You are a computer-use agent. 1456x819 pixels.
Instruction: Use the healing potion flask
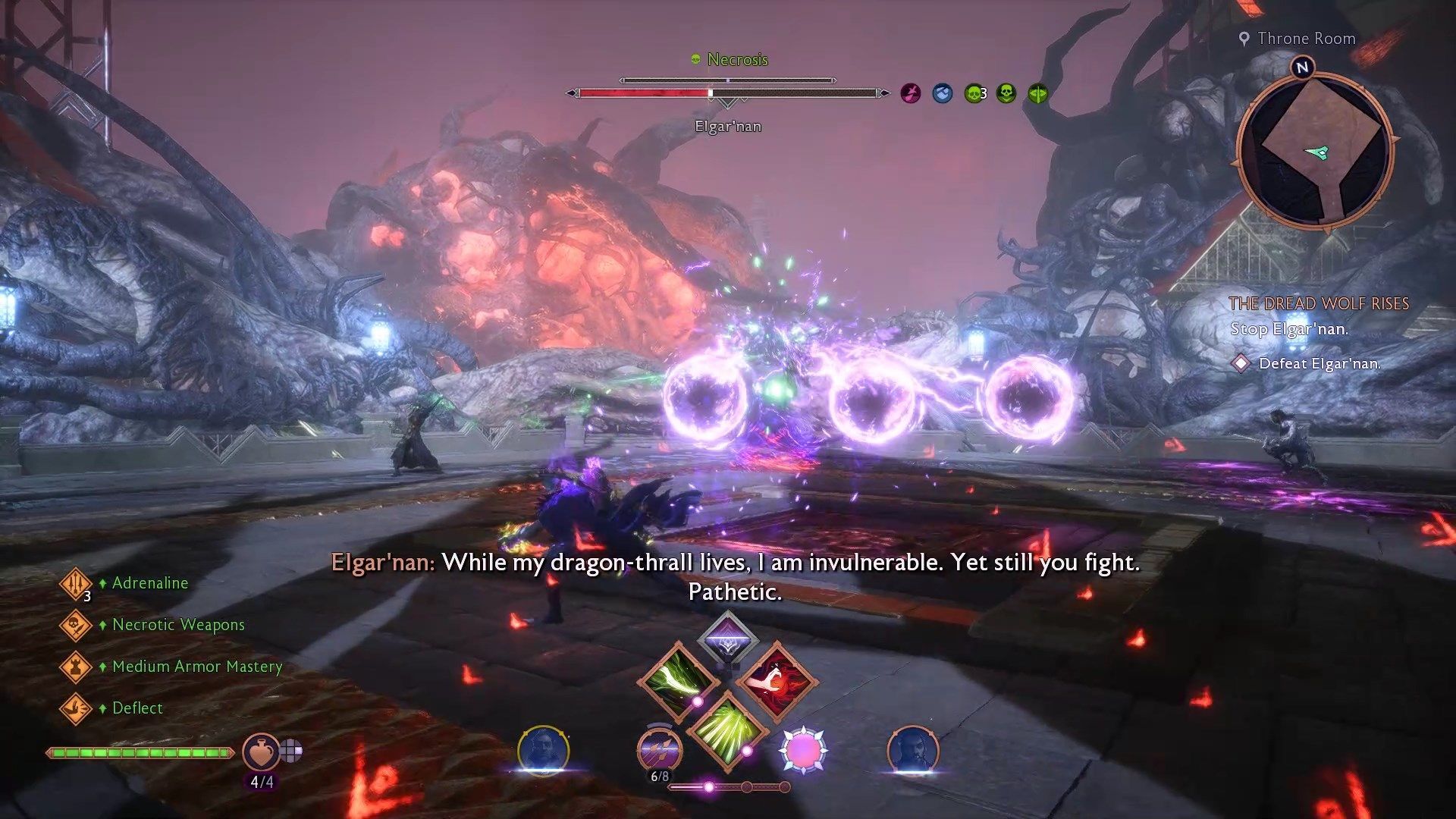261,752
